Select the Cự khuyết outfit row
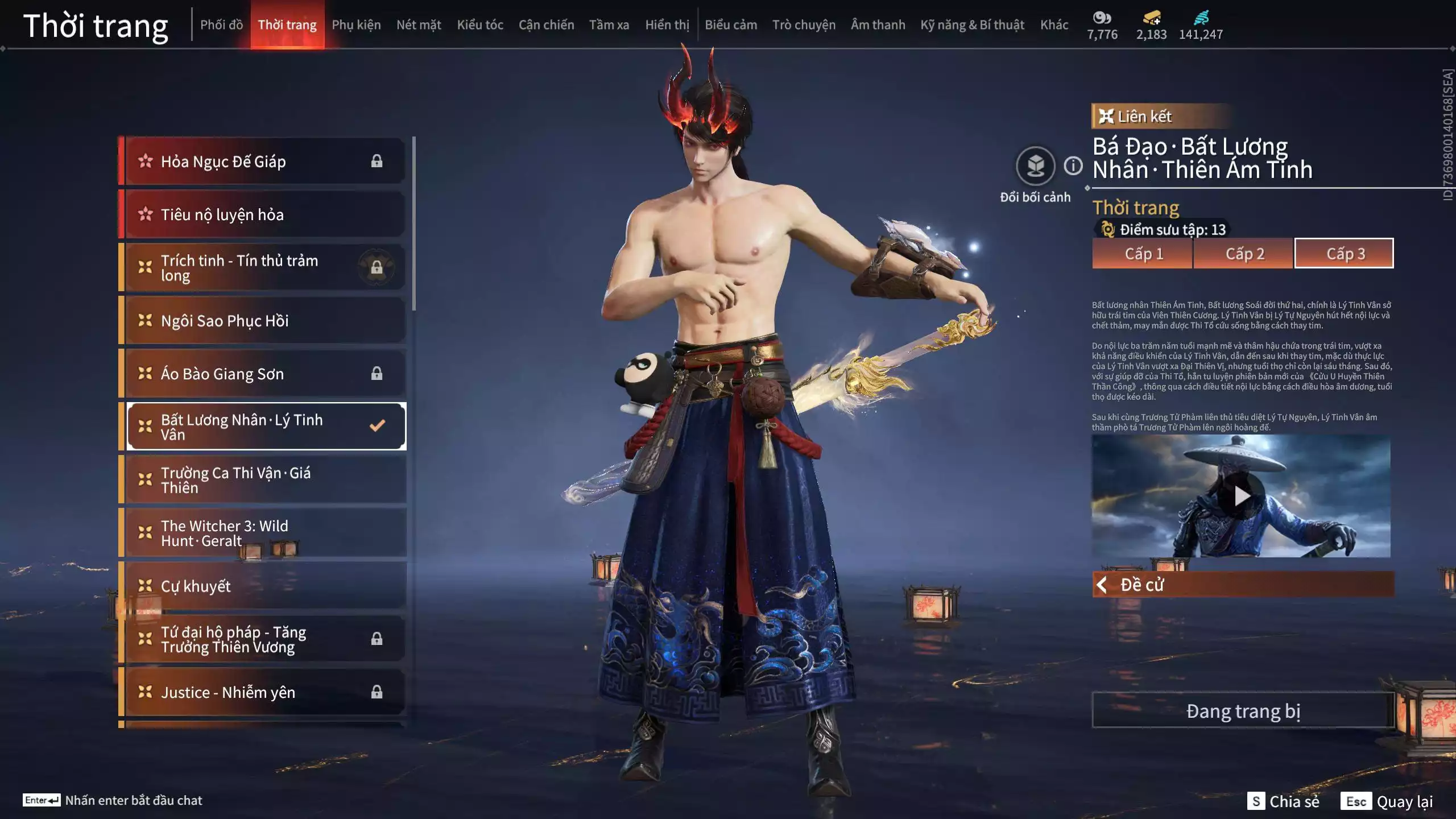The image size is (1456, 819). click(x=265, y=586)
